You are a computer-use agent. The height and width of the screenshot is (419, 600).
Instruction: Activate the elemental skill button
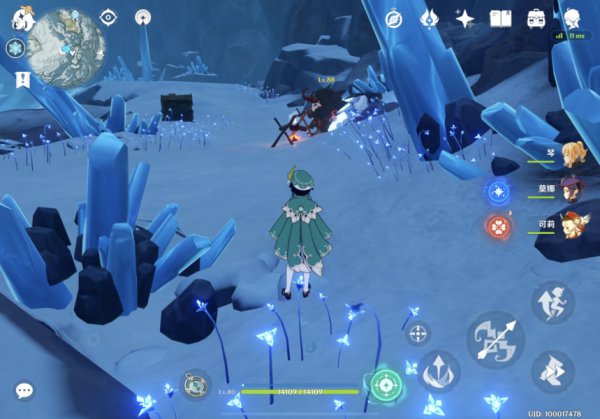point(439,370)
